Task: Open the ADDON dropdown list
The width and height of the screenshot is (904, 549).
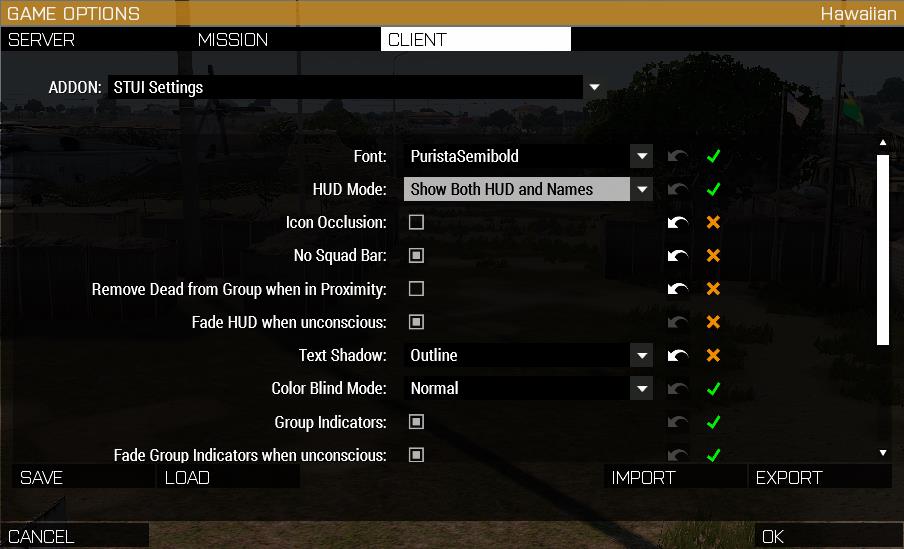Action: [x=594, y=87]
